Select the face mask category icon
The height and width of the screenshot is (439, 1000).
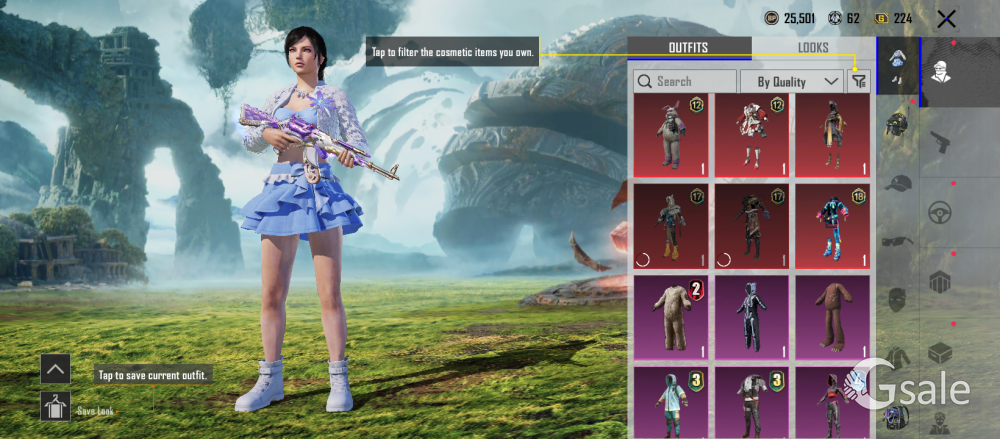pyautogui.click(x=898, y=298)
